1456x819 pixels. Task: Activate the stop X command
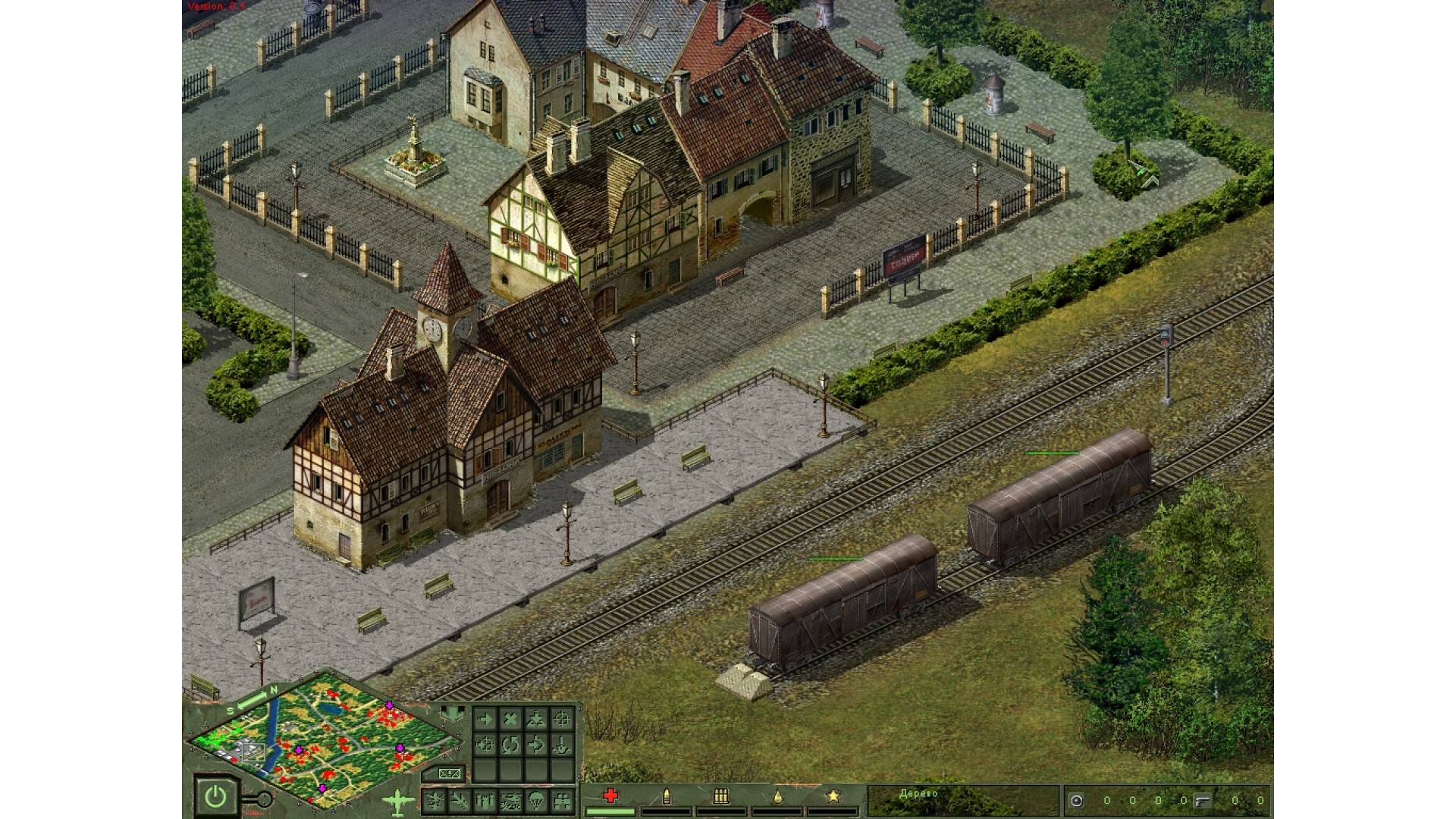(x=510, y=720)
